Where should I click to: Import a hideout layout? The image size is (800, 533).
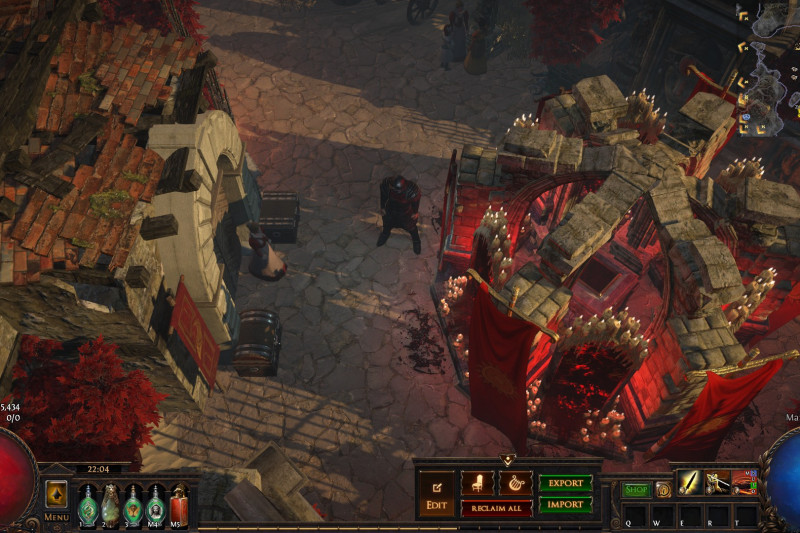pyautogui.click(x=565, y=505)
